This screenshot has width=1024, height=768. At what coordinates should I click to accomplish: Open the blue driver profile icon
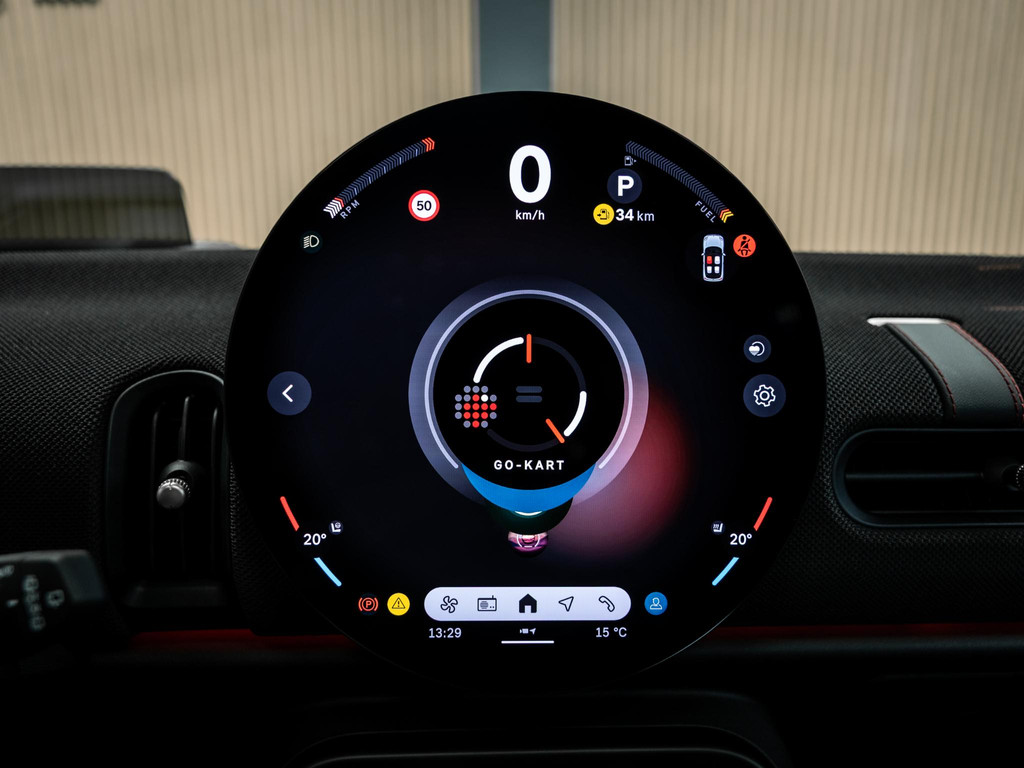point(656,603)
